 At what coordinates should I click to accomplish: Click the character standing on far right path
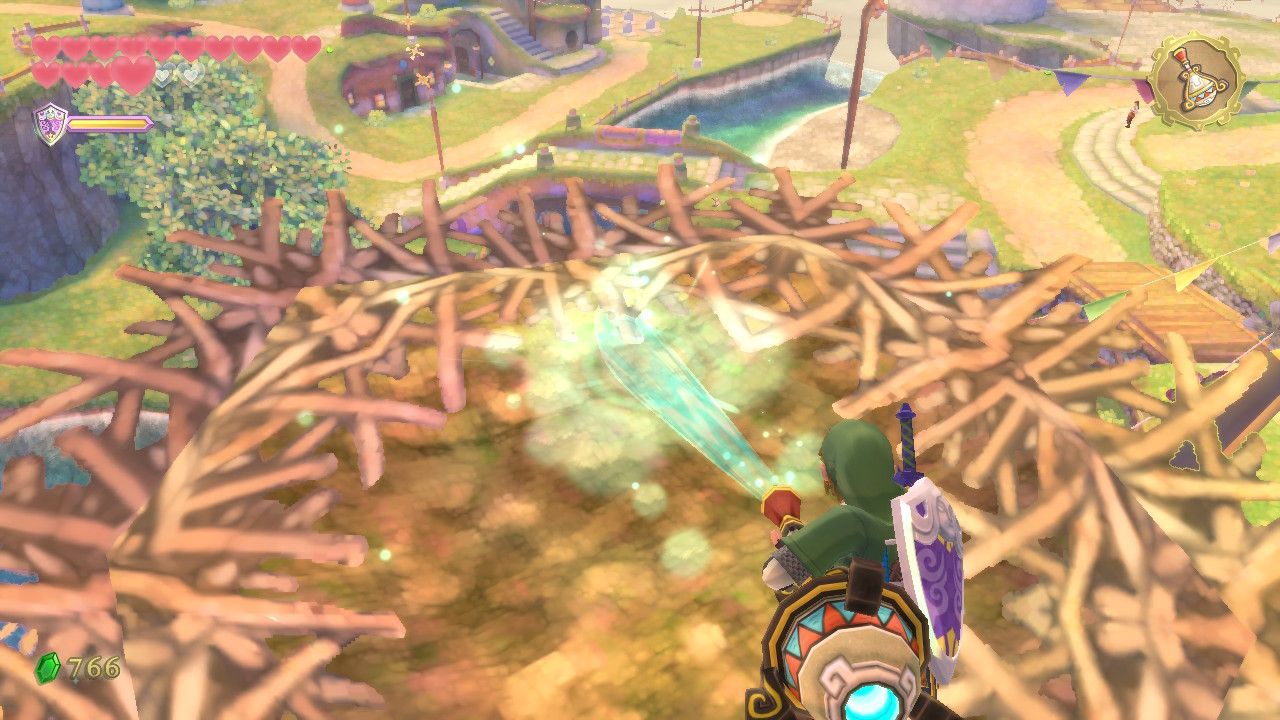[1133, 114]
